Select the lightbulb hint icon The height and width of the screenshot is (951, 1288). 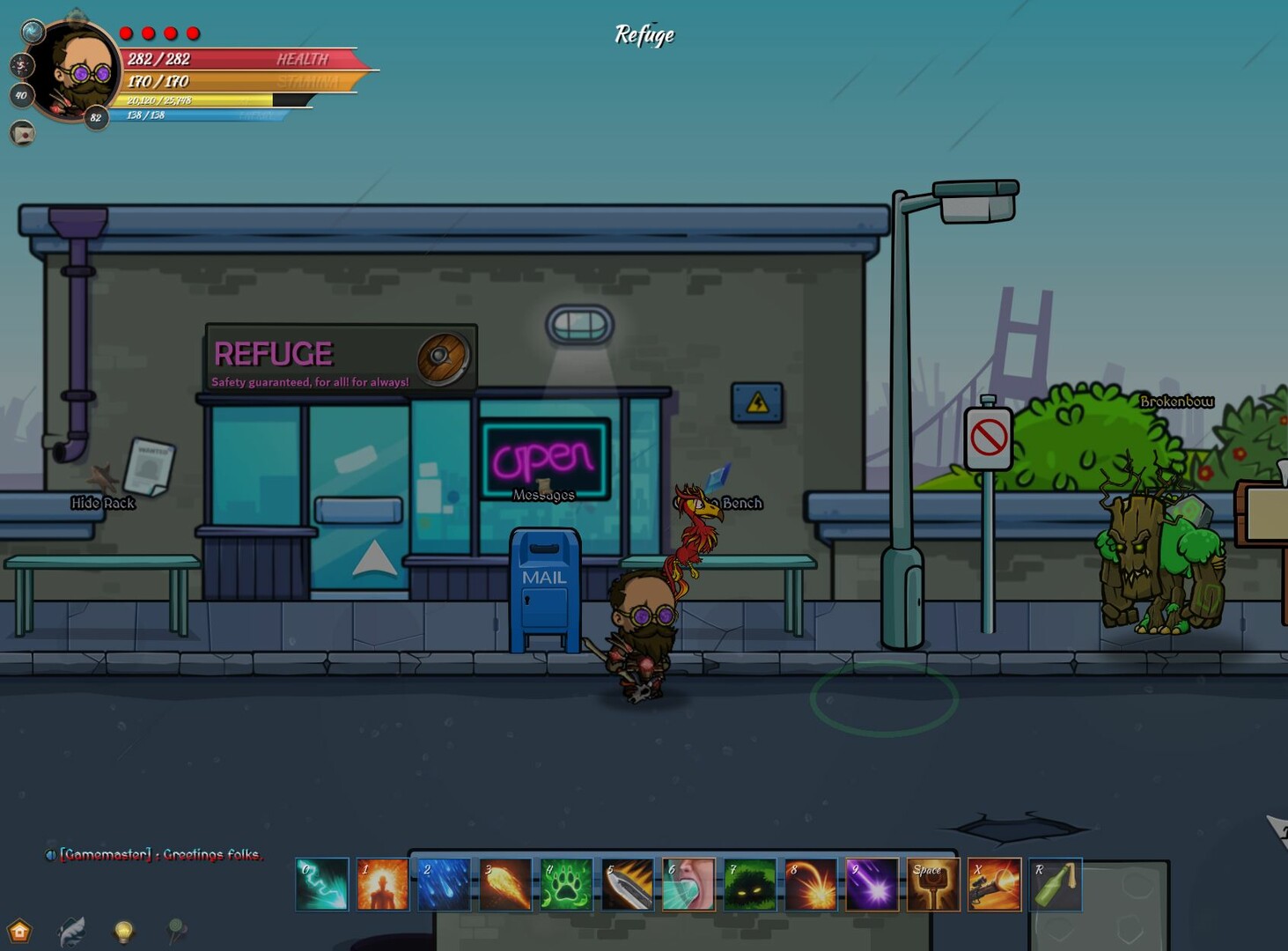click(x=121, y=932)
